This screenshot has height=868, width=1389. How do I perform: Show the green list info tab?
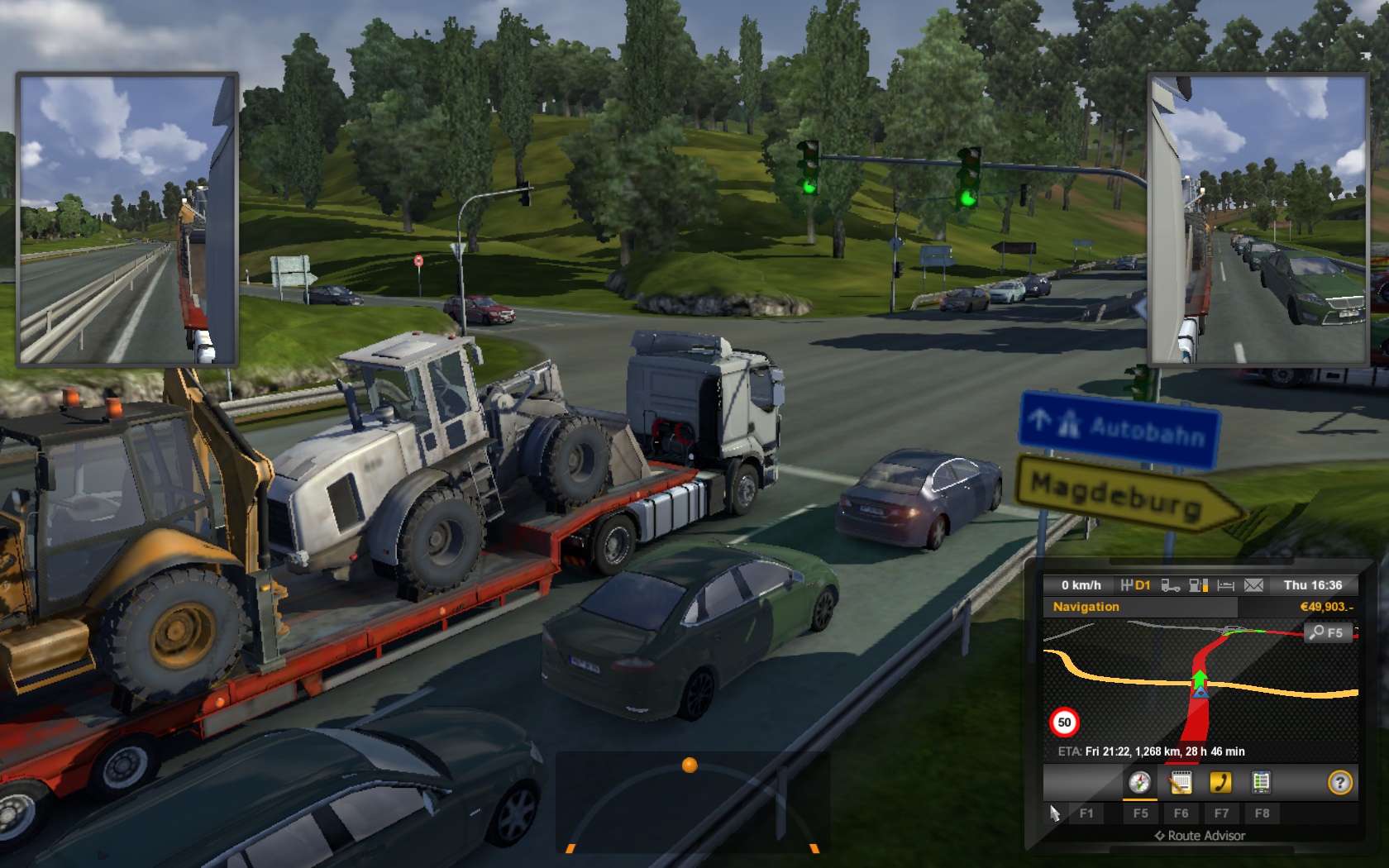click(x=1261, y=782)
